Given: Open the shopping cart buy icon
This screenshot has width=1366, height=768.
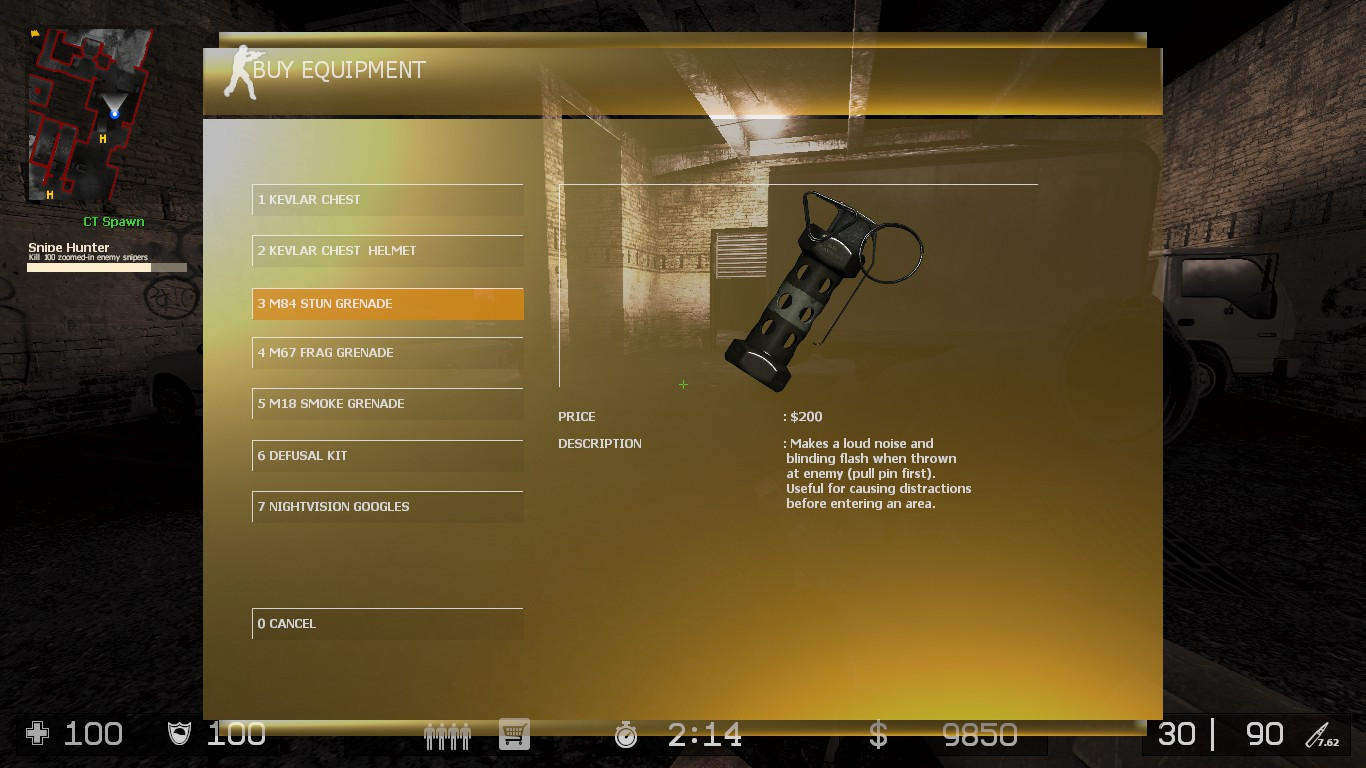Looking at the screenshot, I should tap(514, 734).
